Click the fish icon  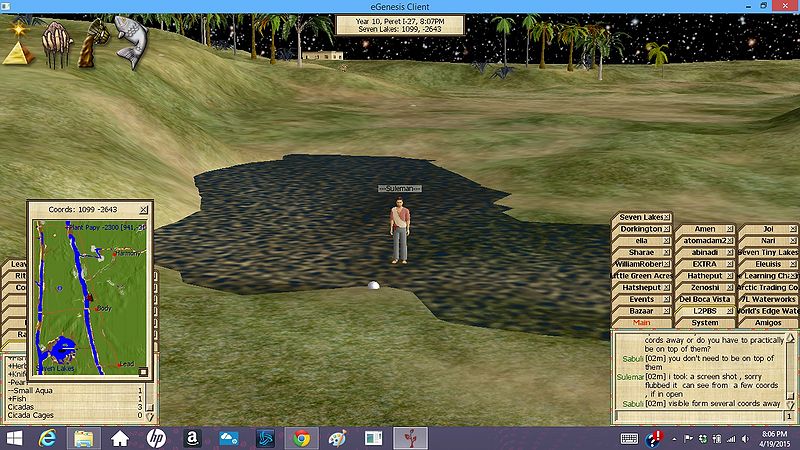pos(132,40)
